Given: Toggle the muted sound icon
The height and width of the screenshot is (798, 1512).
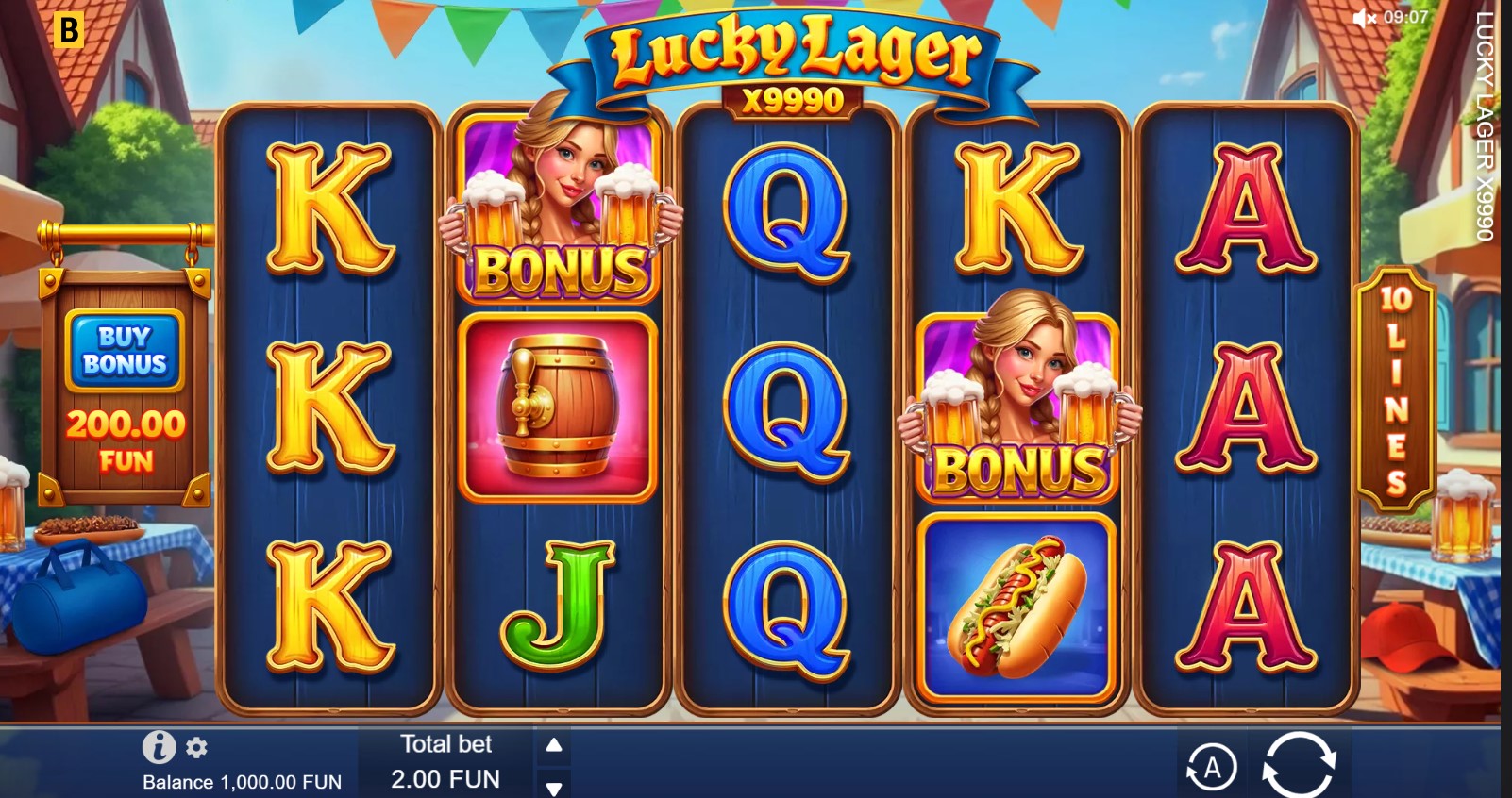Looking at the screenshot, I should tap(1364, 18).
